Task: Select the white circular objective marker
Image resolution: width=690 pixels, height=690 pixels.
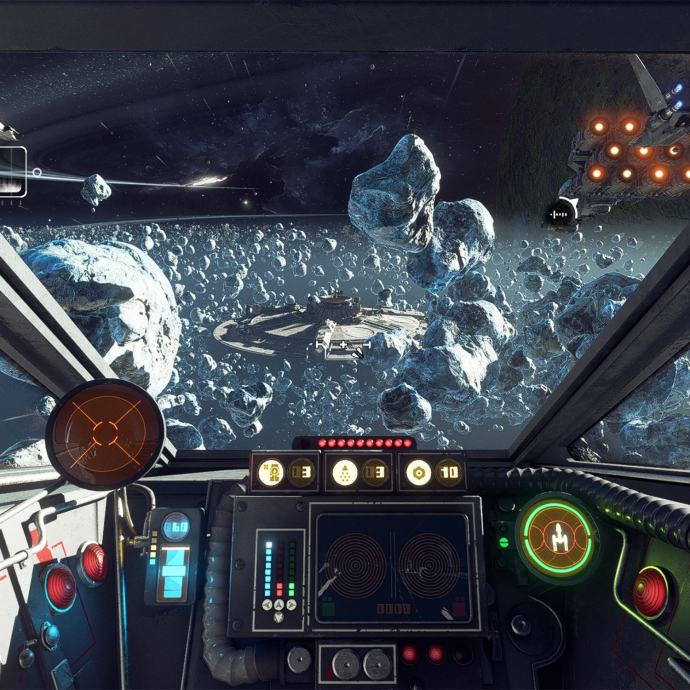Action: pos(562,212)
